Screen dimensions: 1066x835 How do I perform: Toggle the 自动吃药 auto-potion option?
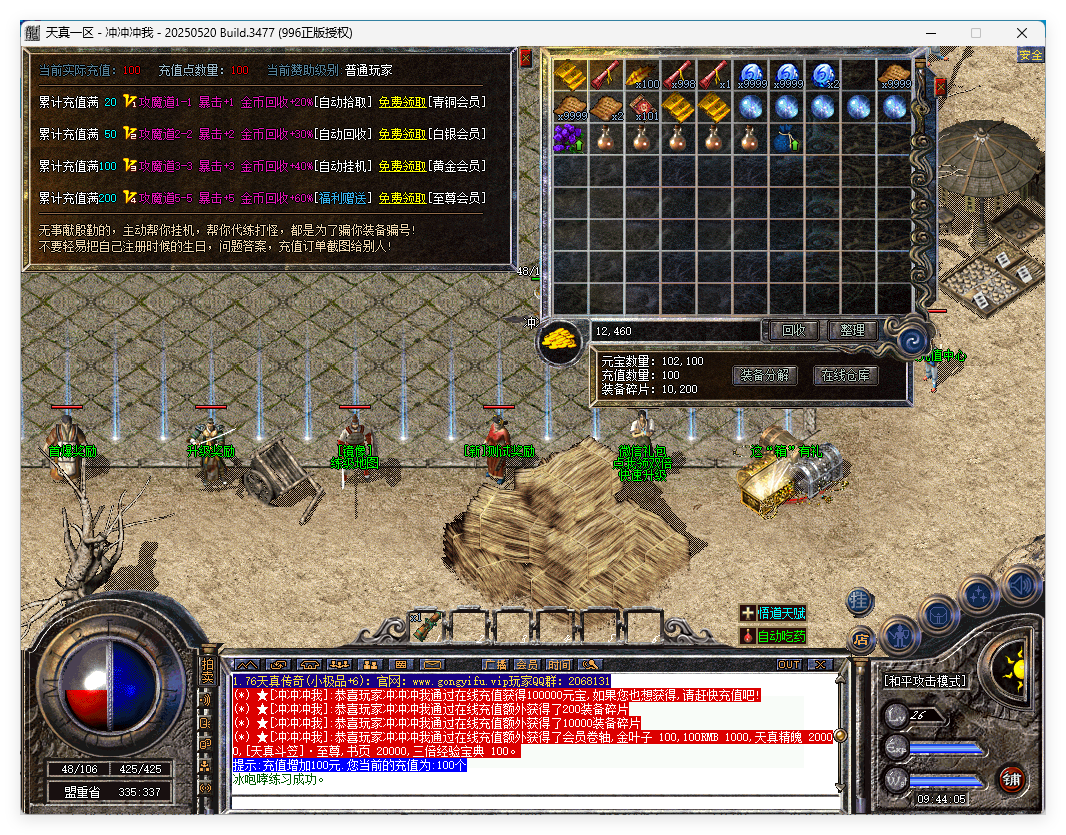click(773, 636)
